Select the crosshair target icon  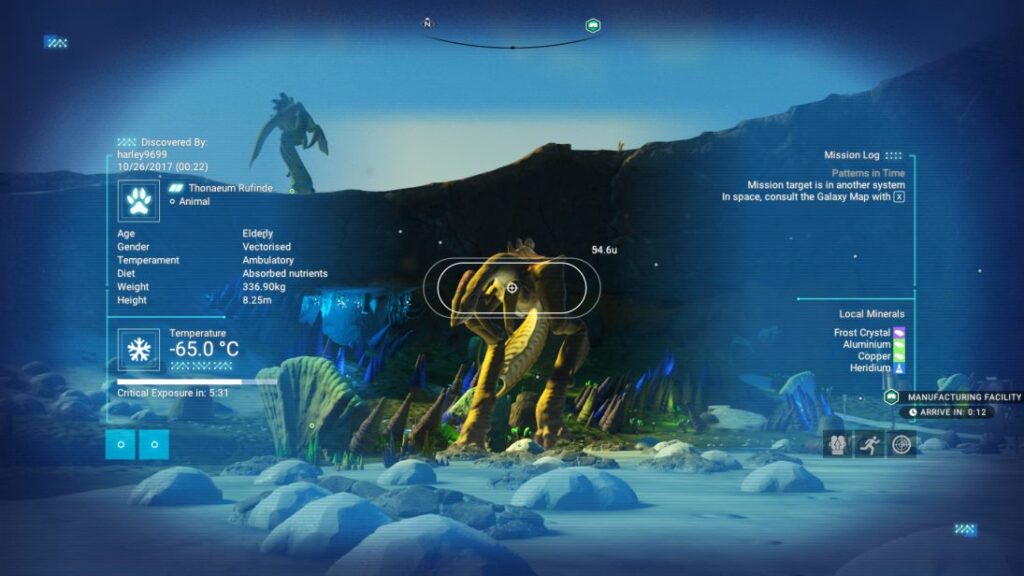click(x=902, y=443)
